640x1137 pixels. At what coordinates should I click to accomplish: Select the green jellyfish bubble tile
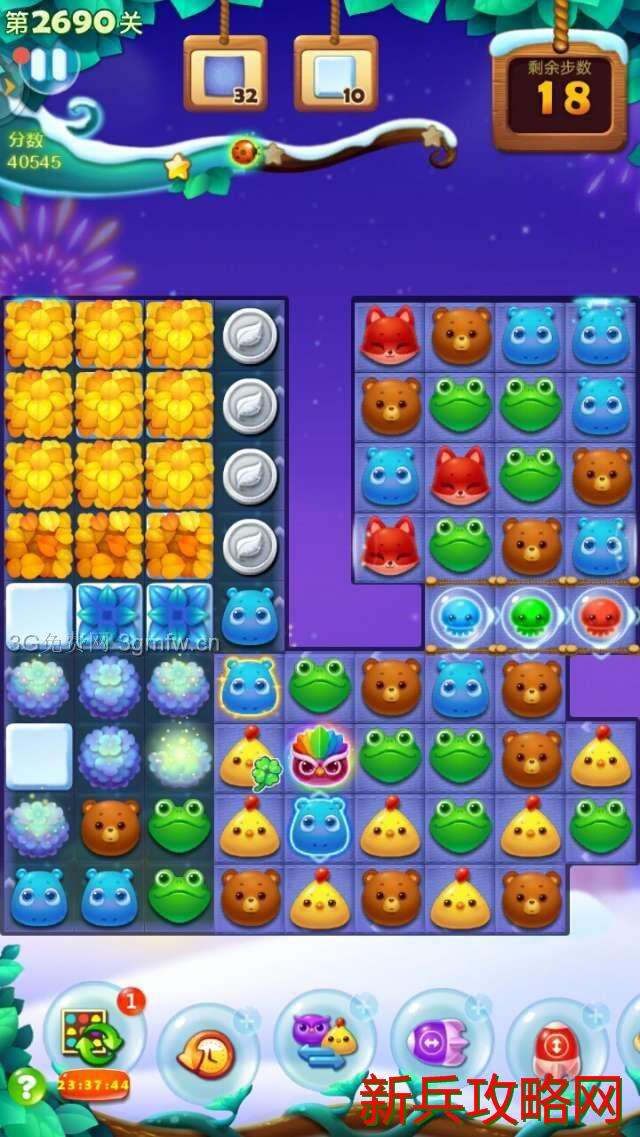[530, 618]
